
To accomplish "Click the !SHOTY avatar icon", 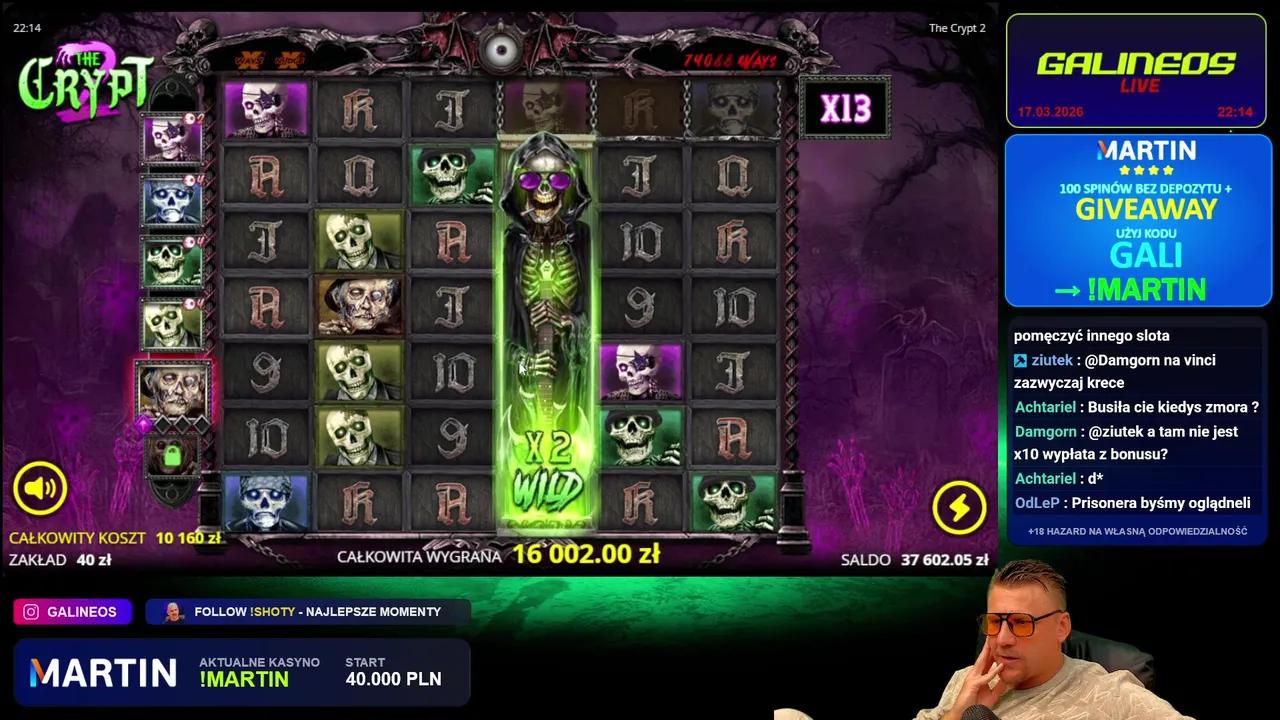I will point(172,611).
